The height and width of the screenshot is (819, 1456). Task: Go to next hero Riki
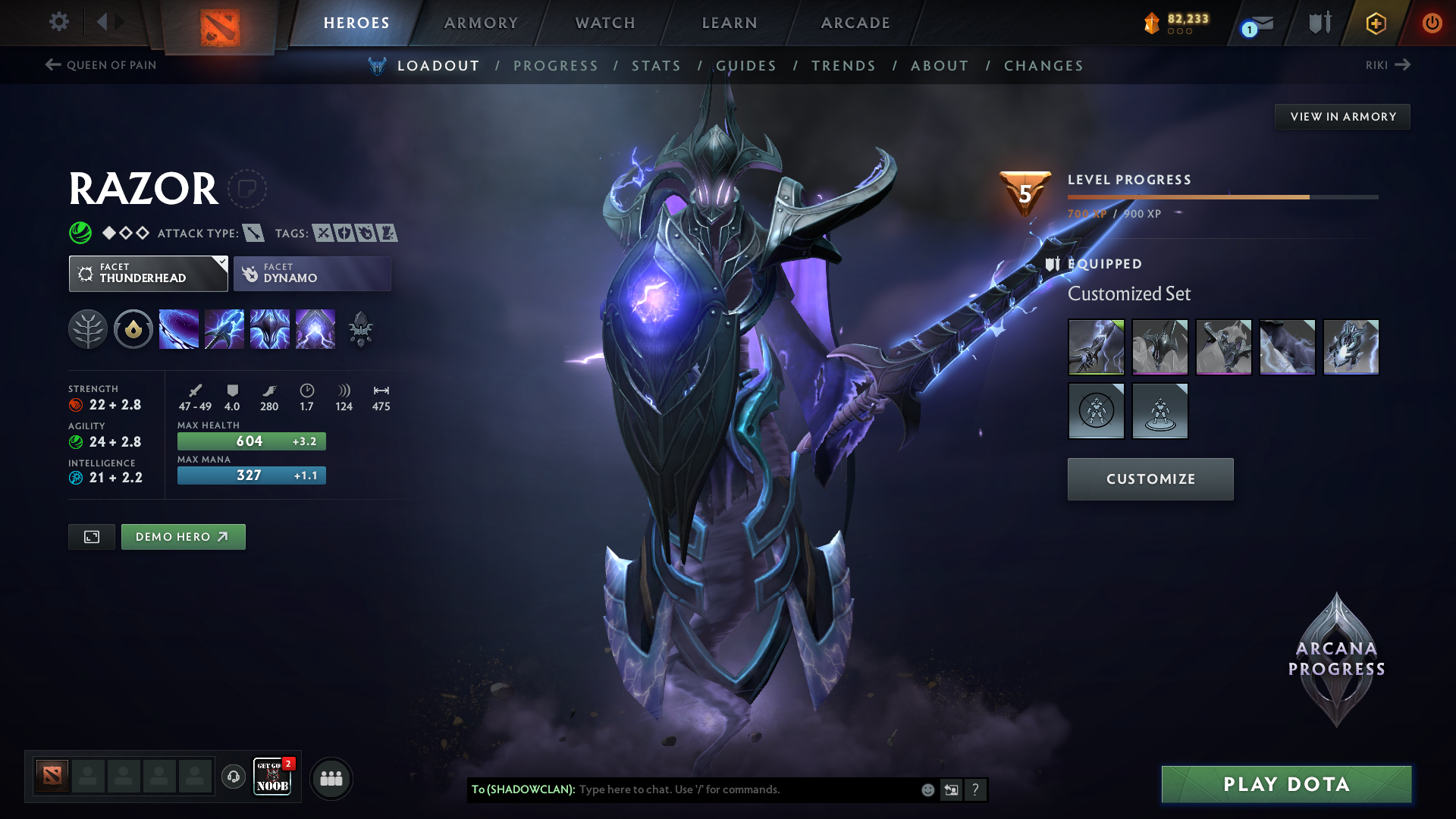(x=1388, y=65)
